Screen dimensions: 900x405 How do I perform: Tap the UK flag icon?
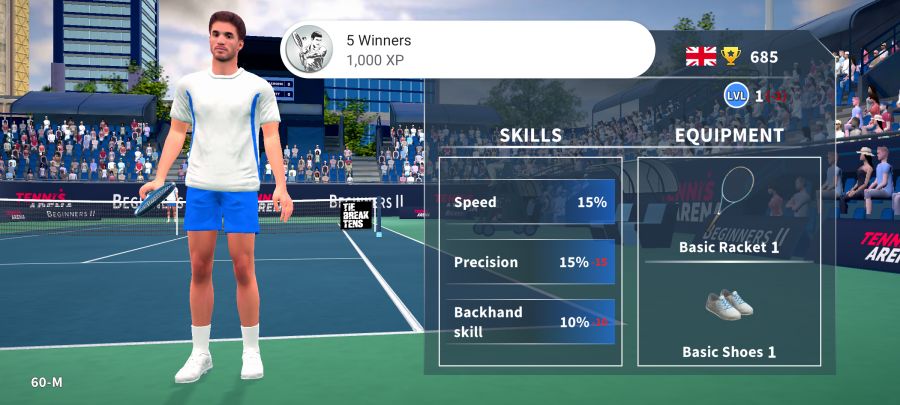[x=701, y=56]
